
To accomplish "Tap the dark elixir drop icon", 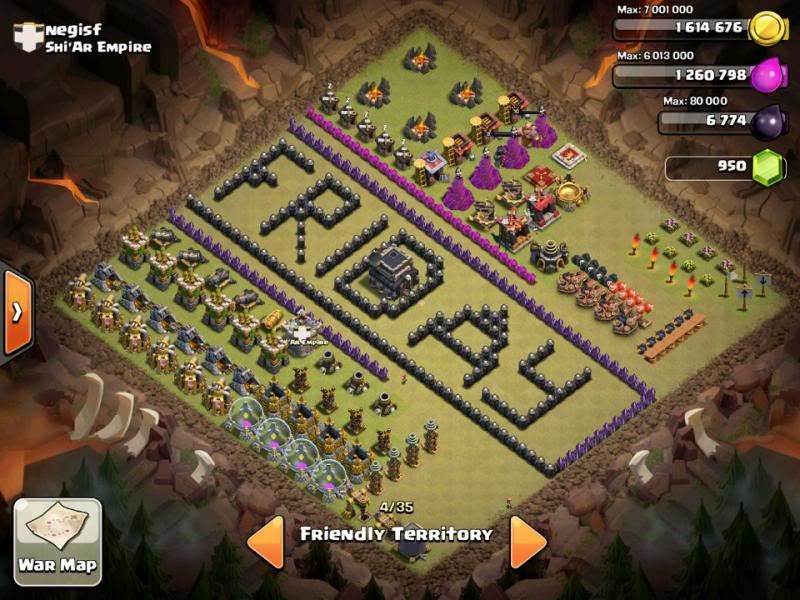I will (765, 123).
